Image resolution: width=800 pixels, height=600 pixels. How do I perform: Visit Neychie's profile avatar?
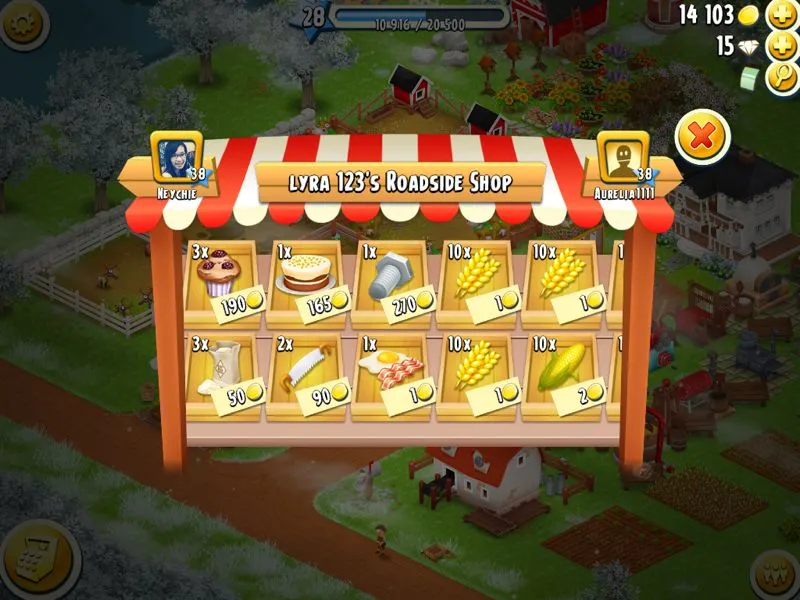pos(176,158)
